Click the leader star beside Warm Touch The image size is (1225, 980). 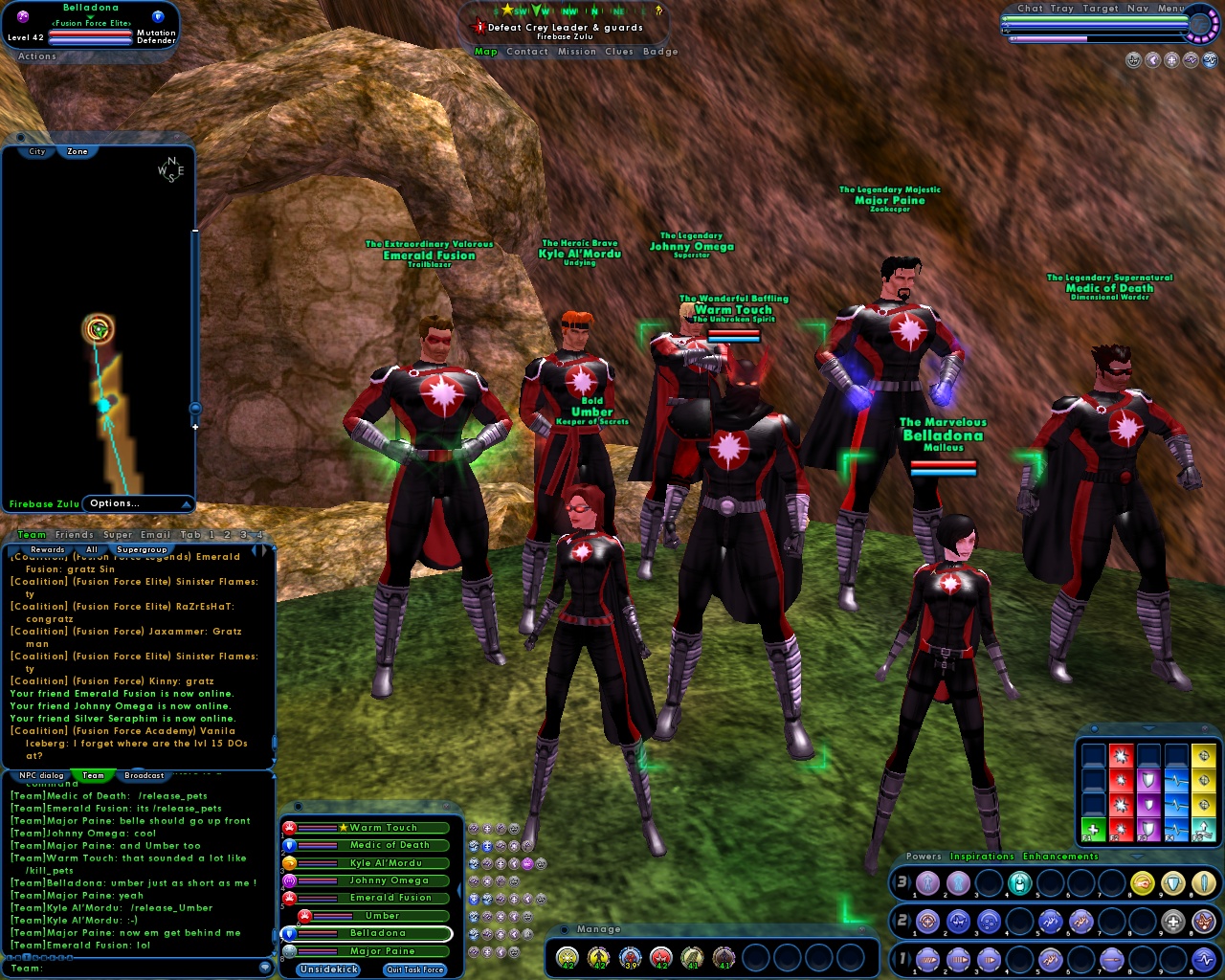click(343, 827)
